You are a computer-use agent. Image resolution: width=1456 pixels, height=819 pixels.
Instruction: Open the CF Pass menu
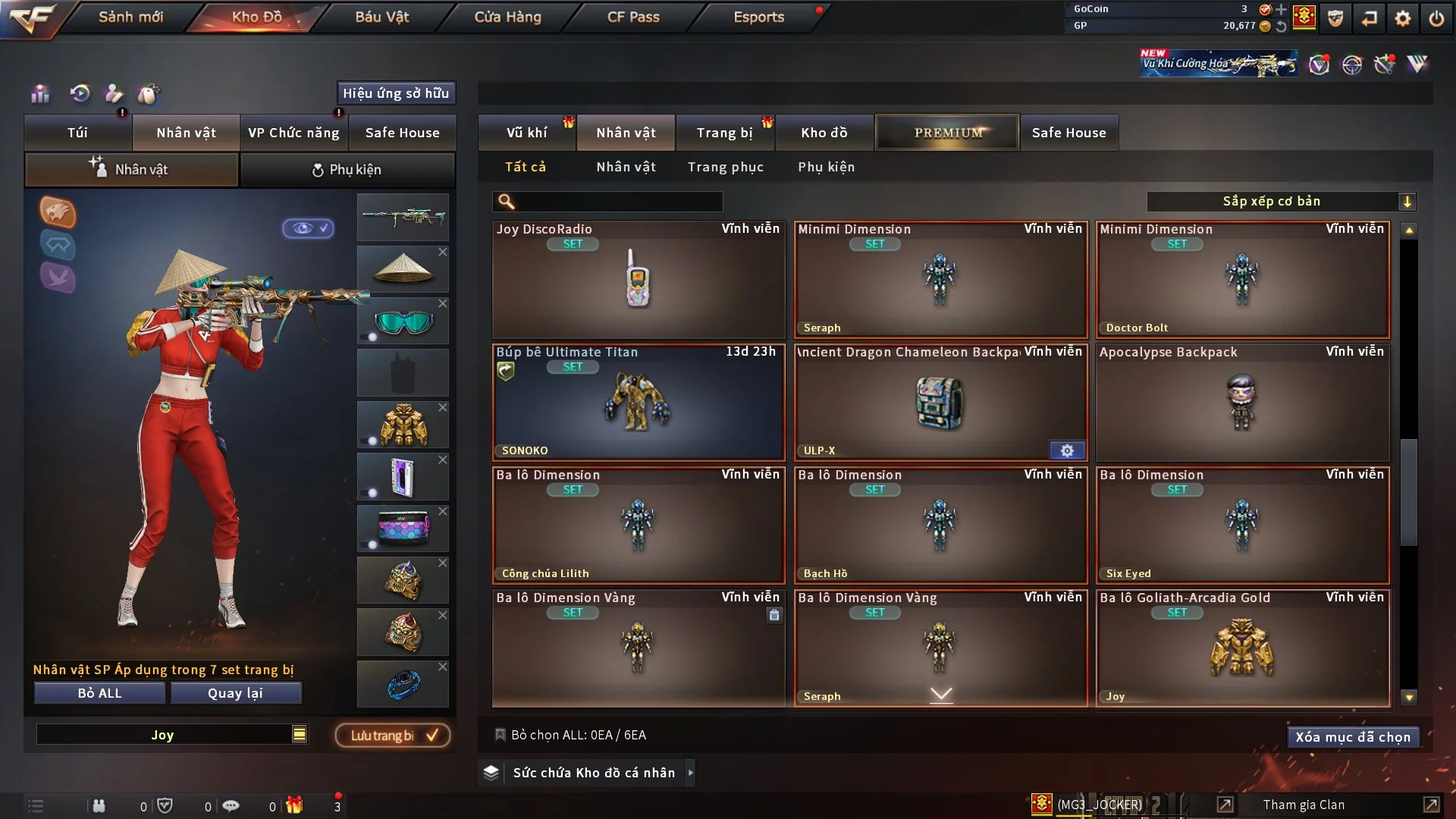click(633, 17)
